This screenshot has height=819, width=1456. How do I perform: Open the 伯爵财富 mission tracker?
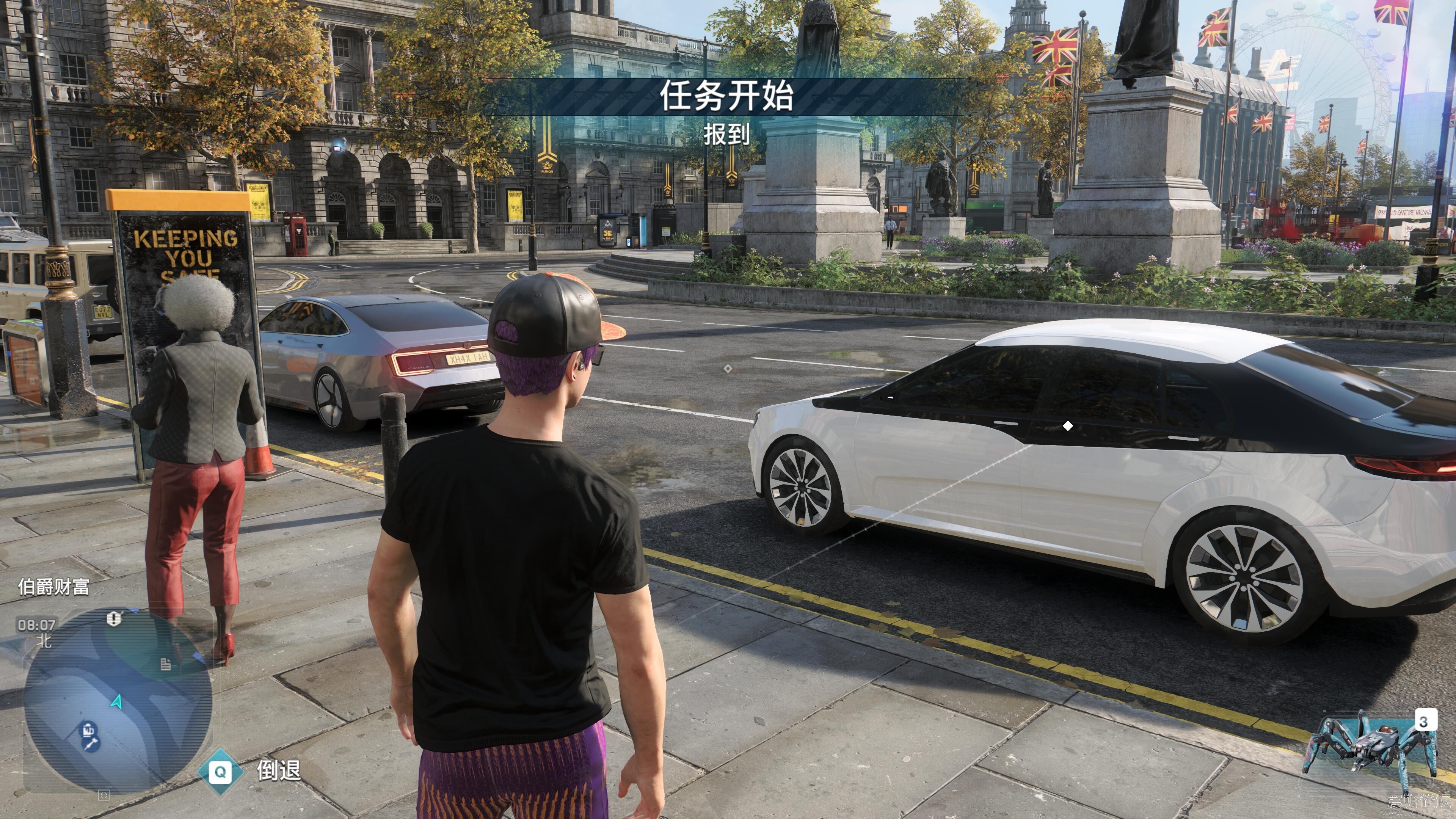point(54,587)
